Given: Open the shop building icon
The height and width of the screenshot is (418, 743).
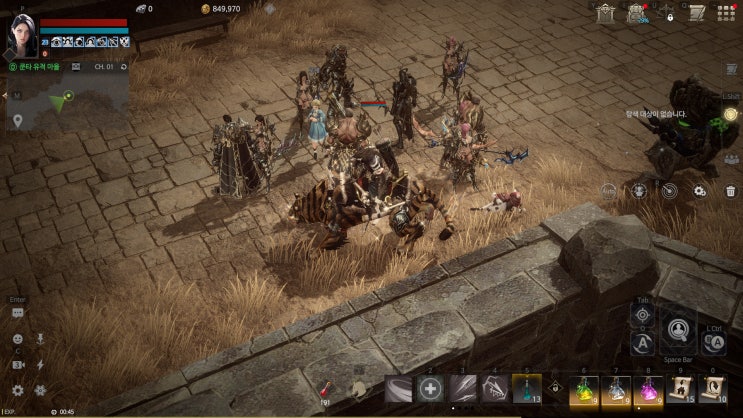Looking at the screenshot, I should tap(605, 12).
